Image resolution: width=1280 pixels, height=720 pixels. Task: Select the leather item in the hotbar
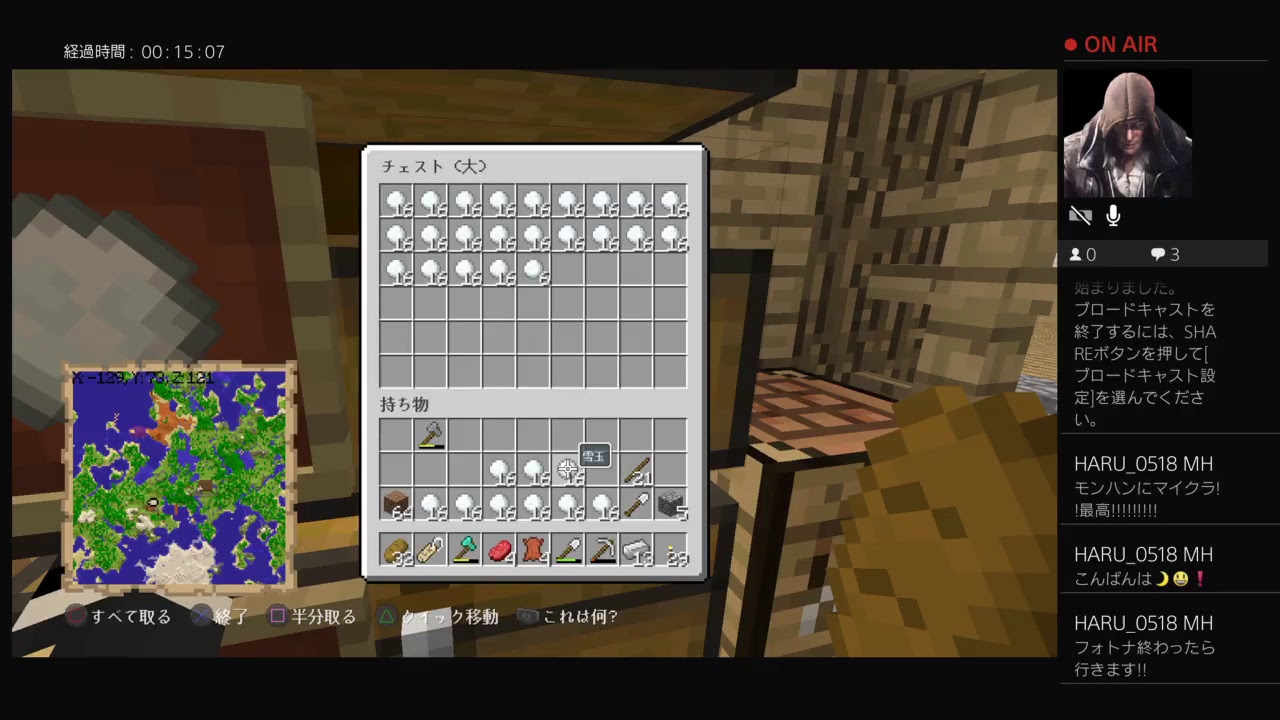(x=535, y=550)
